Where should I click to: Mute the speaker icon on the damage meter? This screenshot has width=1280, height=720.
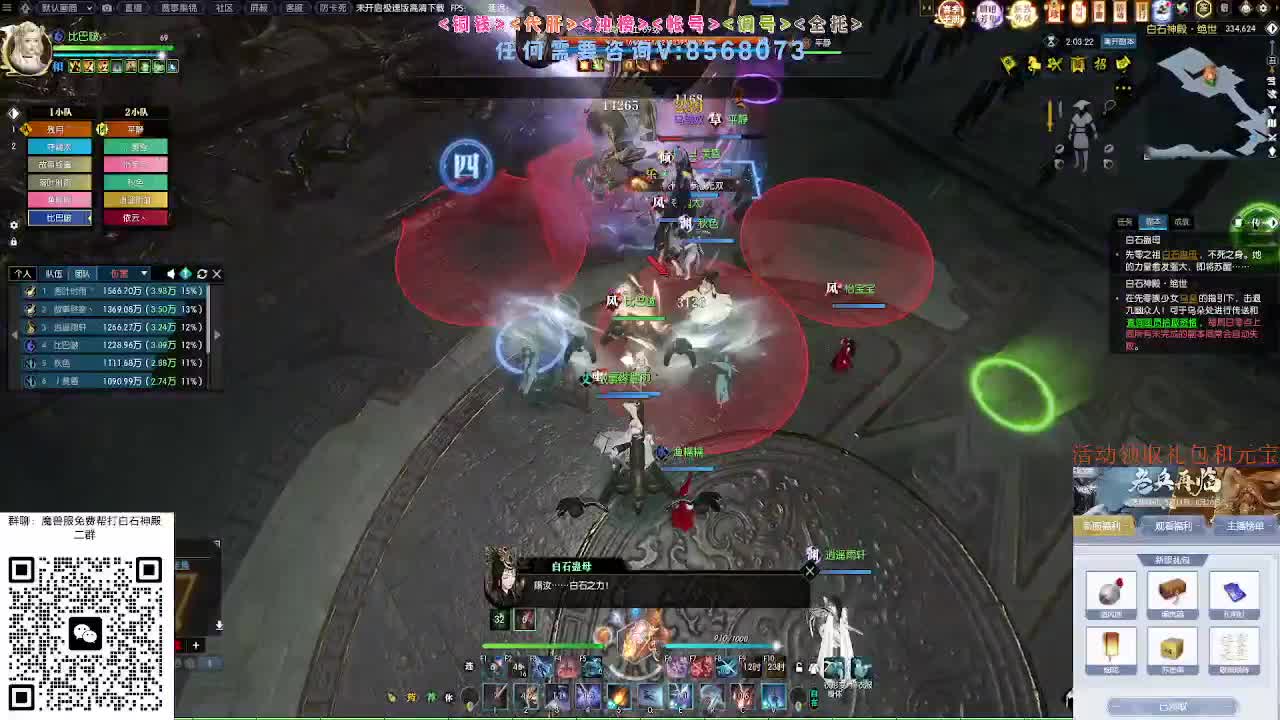(171, 273)
